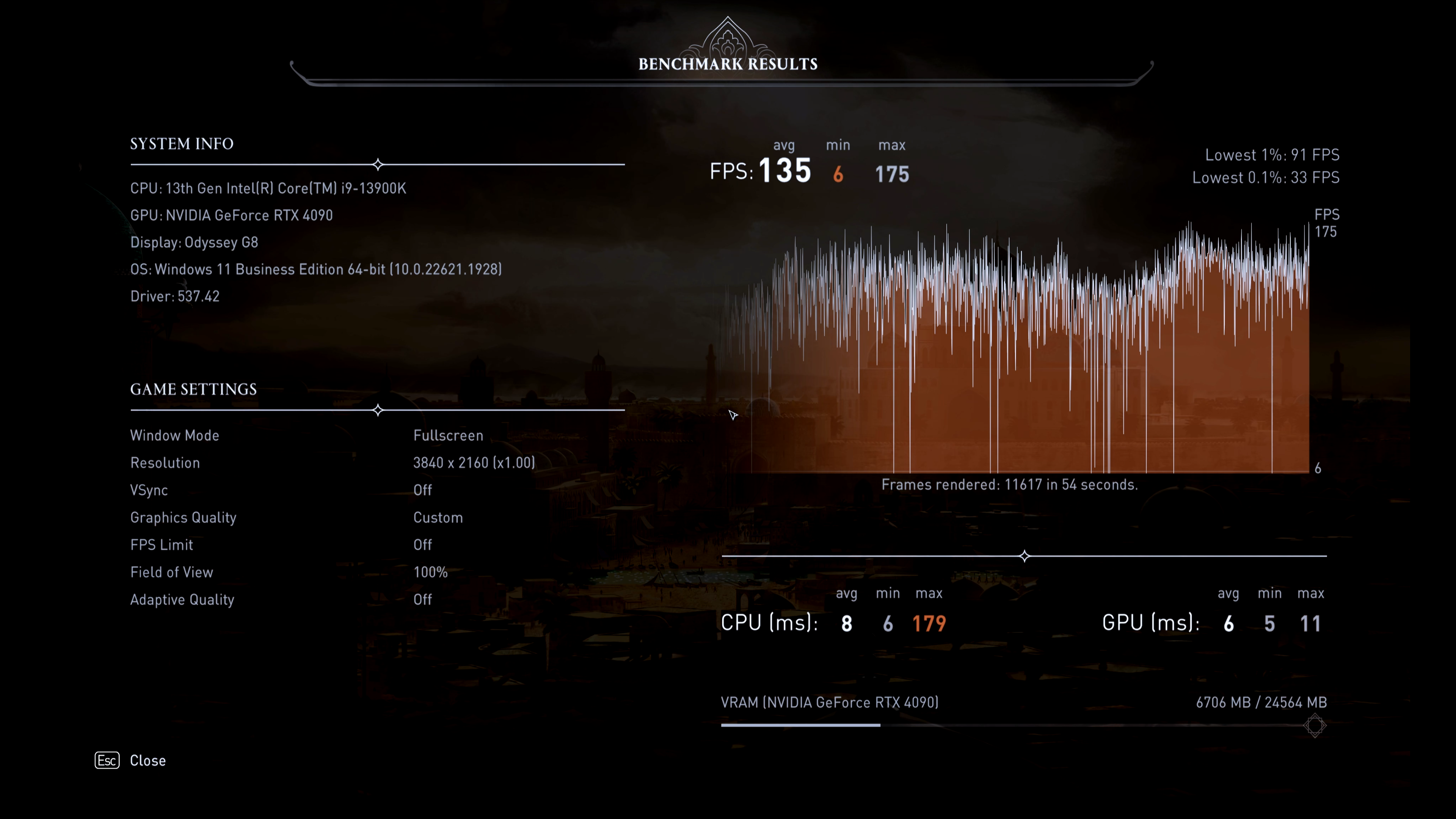Enable Adaptive Quality
This screenshot has height=819, width=1456.
click(x=423, y=599)
